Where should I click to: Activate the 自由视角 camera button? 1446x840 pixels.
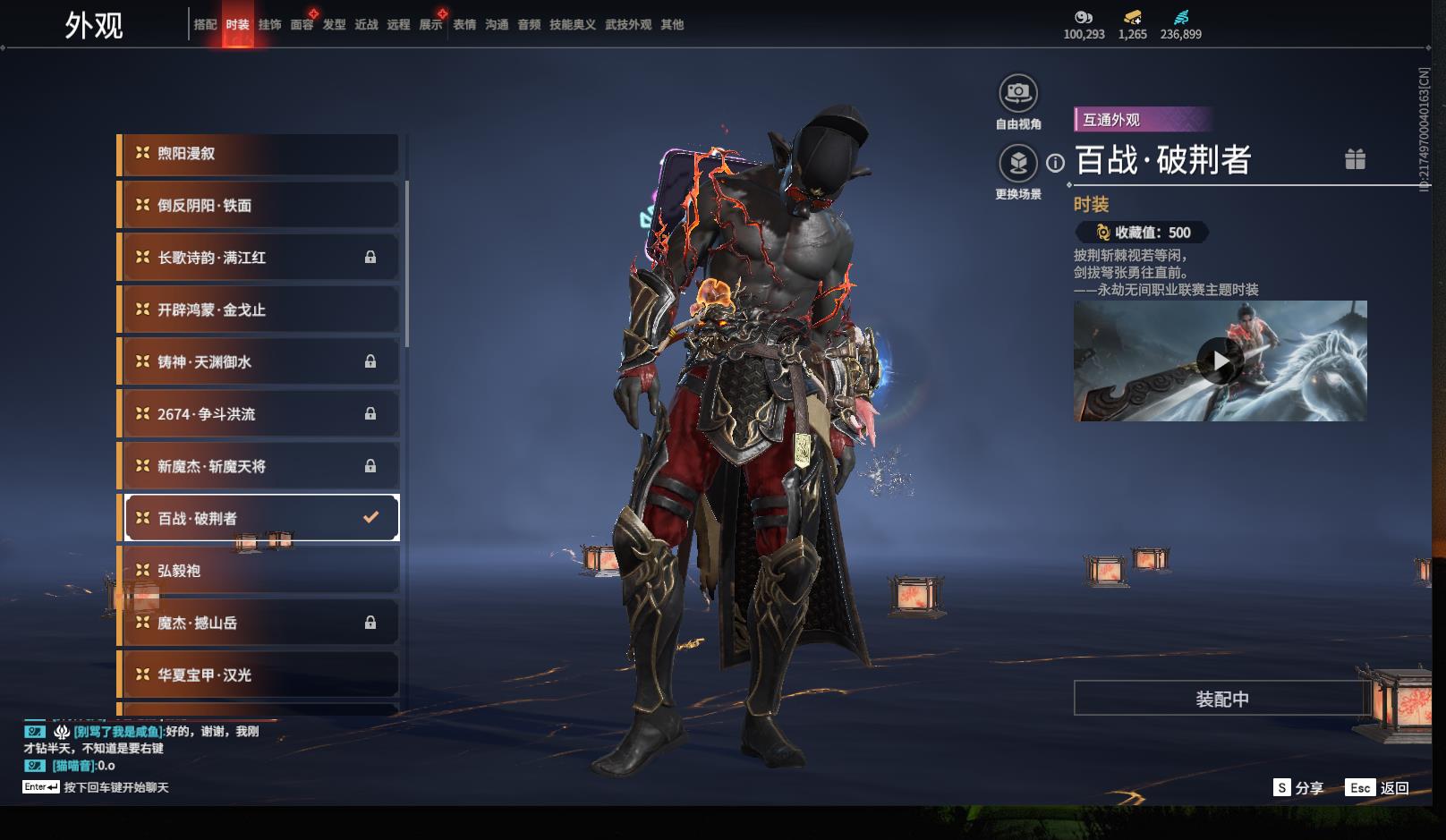click(1018, 93)
